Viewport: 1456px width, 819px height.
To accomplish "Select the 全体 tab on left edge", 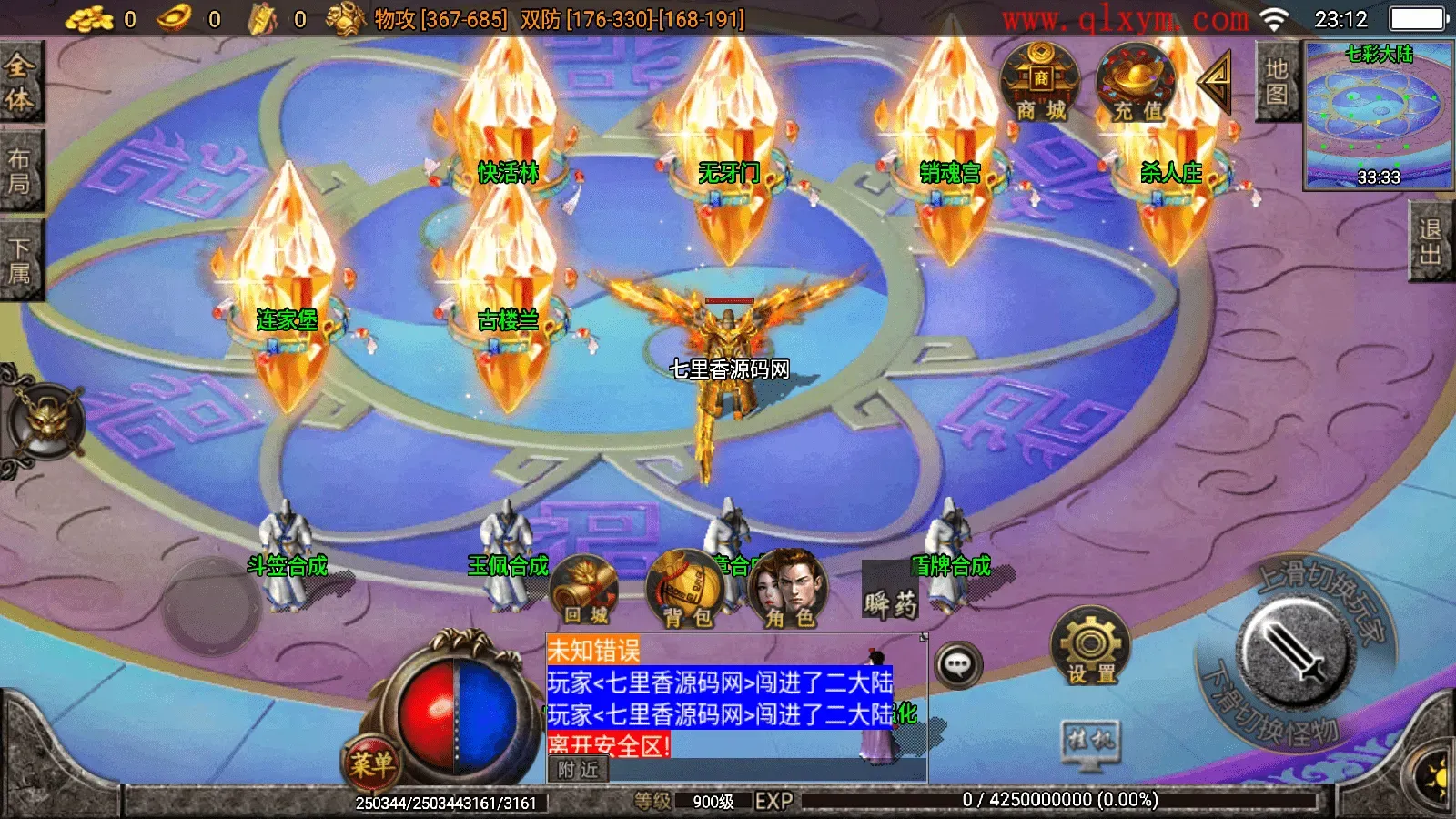I will [x=20, y=82].
